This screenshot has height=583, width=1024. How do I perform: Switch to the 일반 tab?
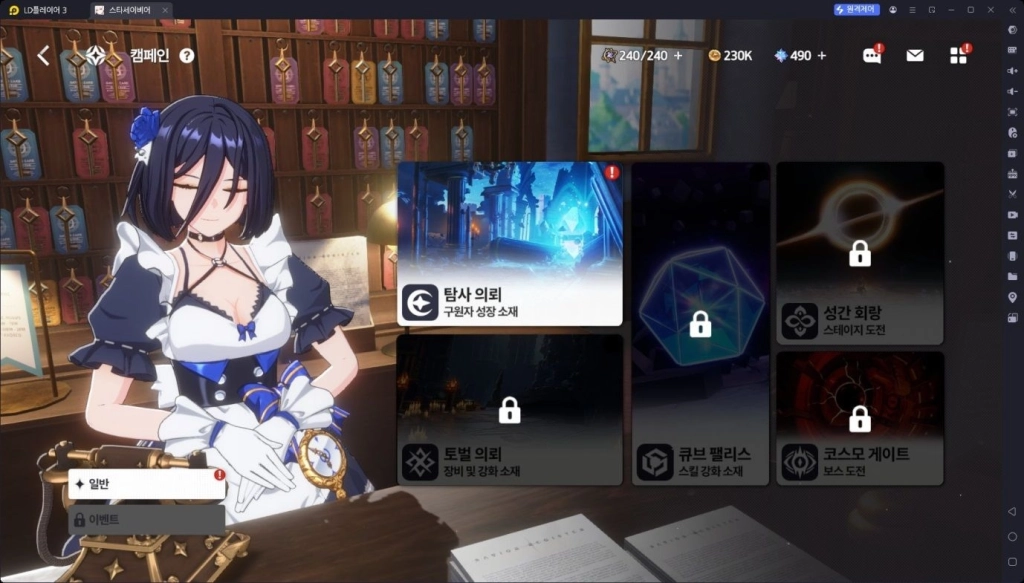[146, 484]
